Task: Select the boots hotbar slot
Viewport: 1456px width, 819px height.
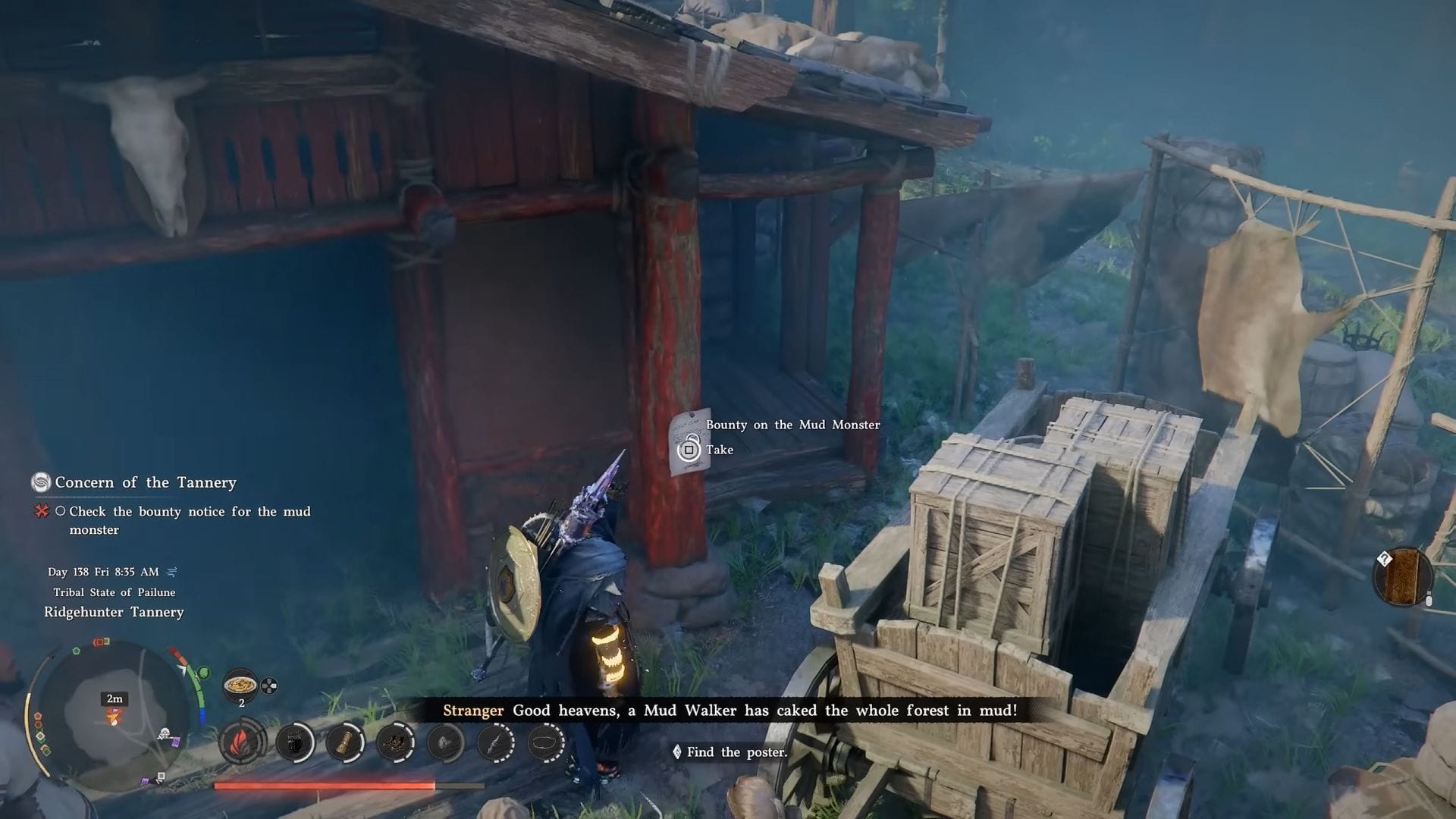Action: 395,742
